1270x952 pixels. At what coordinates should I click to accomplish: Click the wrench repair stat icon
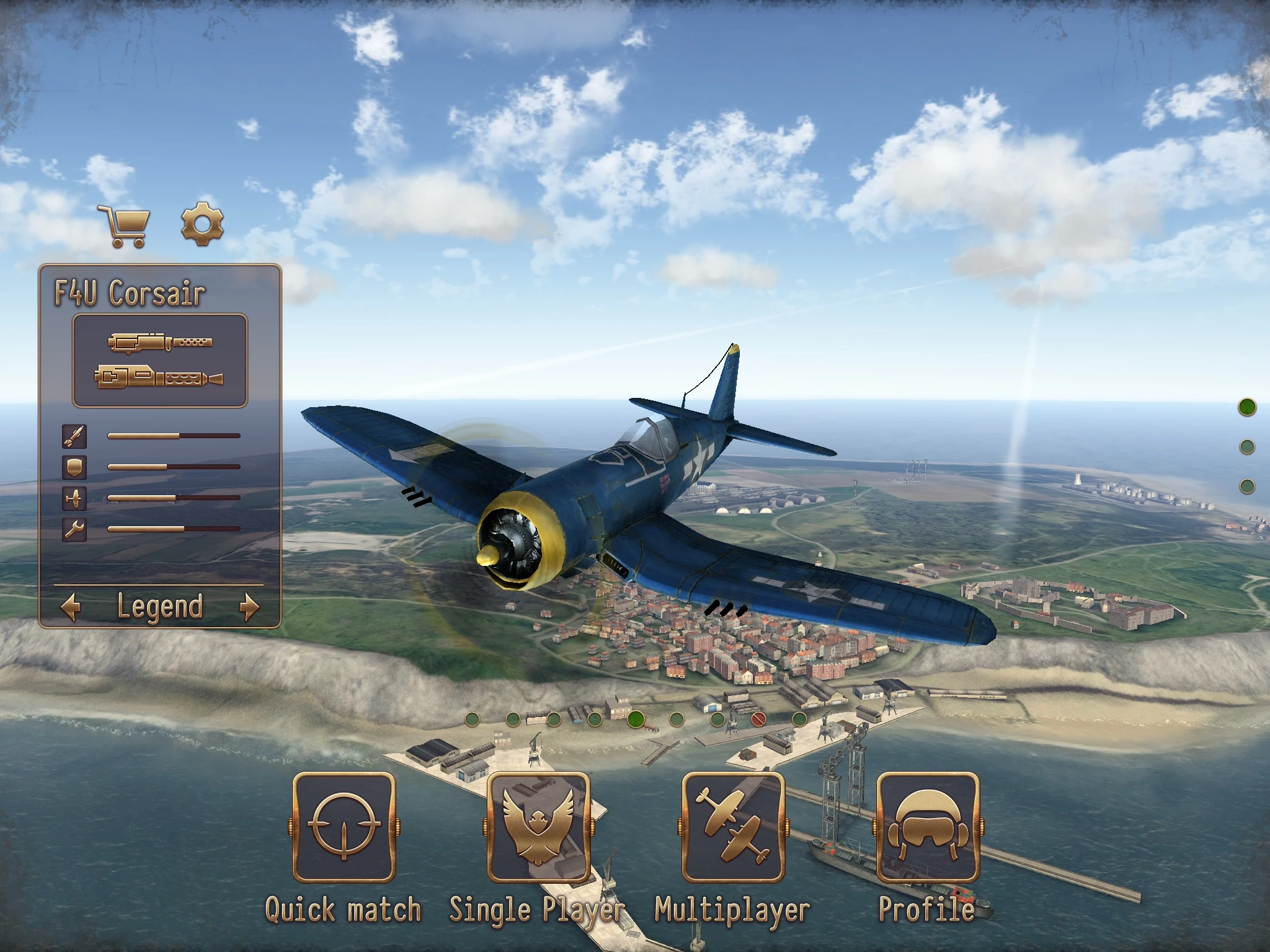74,529
